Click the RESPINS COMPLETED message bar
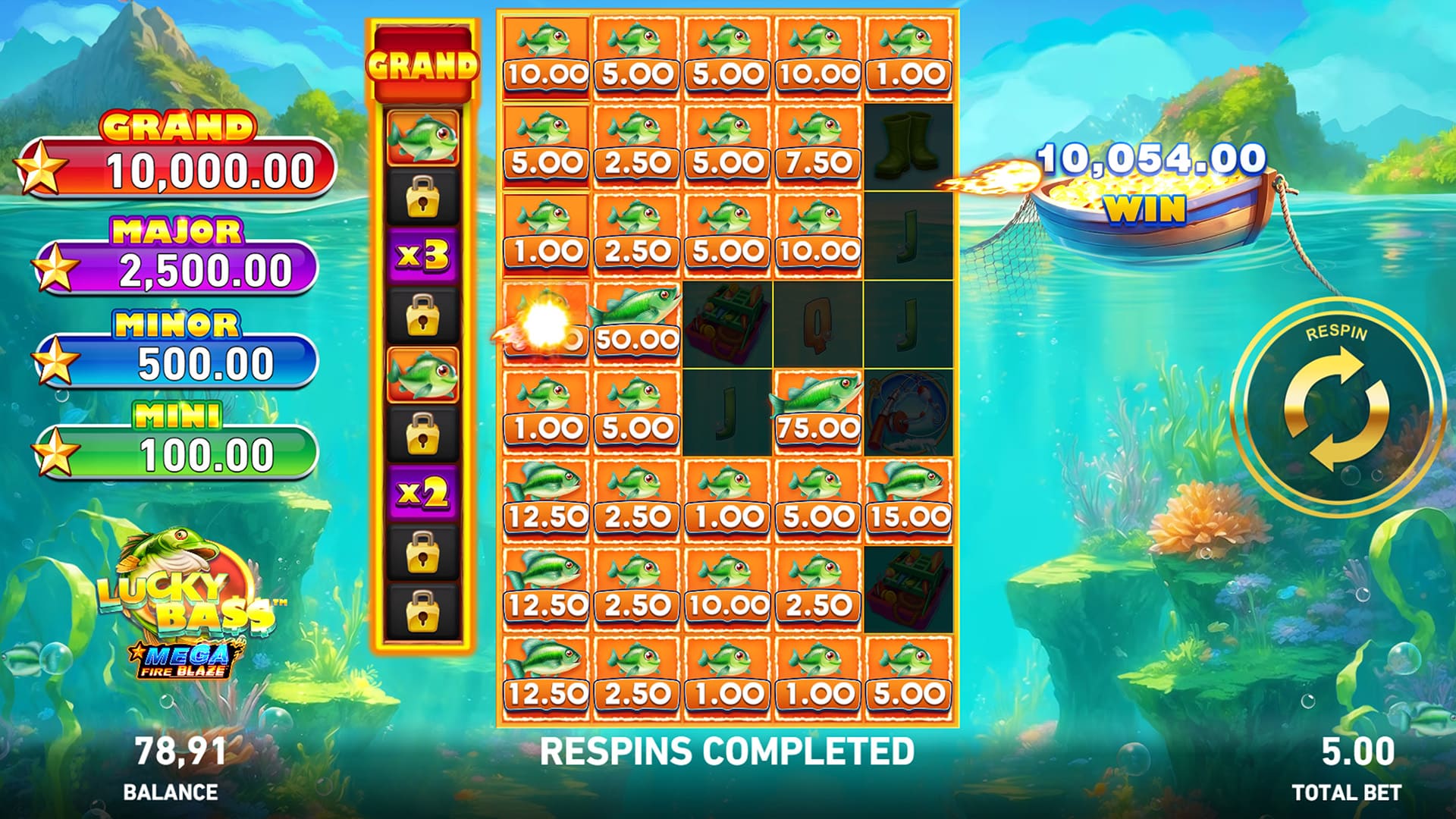1456x819 pixels. [x=728, y=750]
